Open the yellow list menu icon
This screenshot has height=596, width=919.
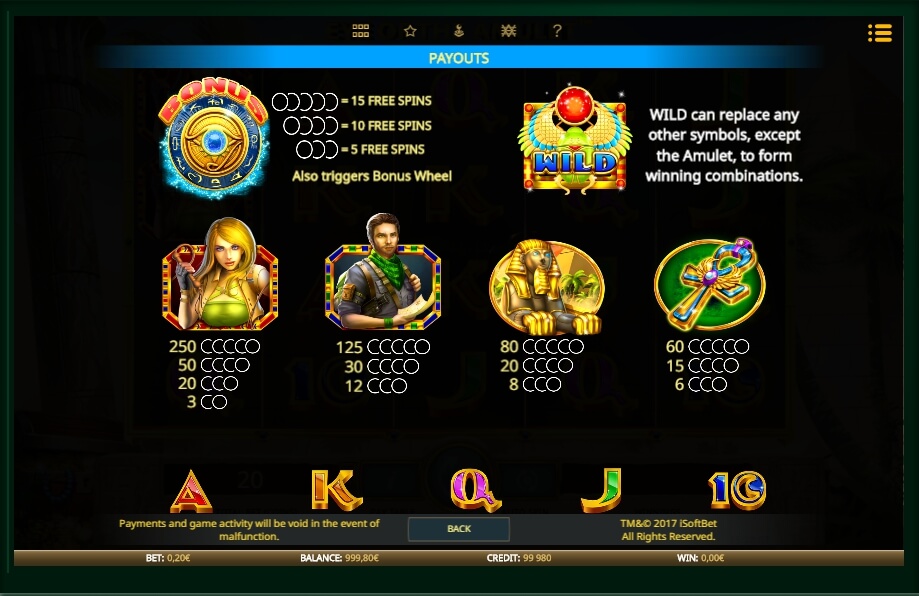coord(880,33)
